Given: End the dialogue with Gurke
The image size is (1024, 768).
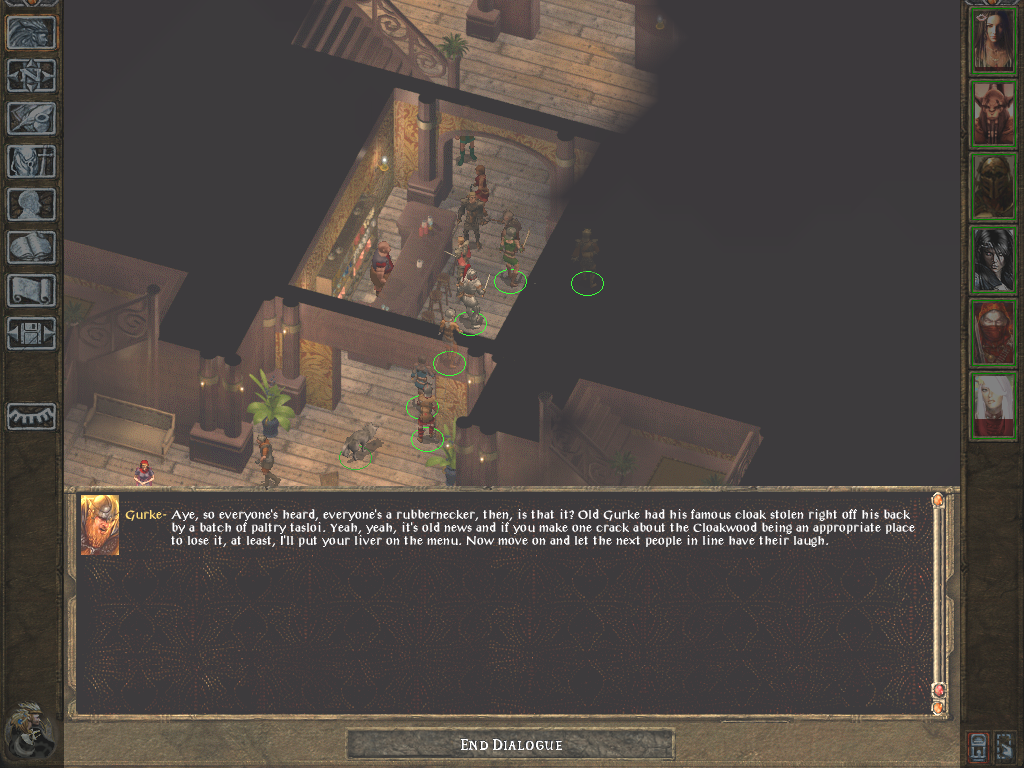Looking at the screenshot, I should [510, 745].
